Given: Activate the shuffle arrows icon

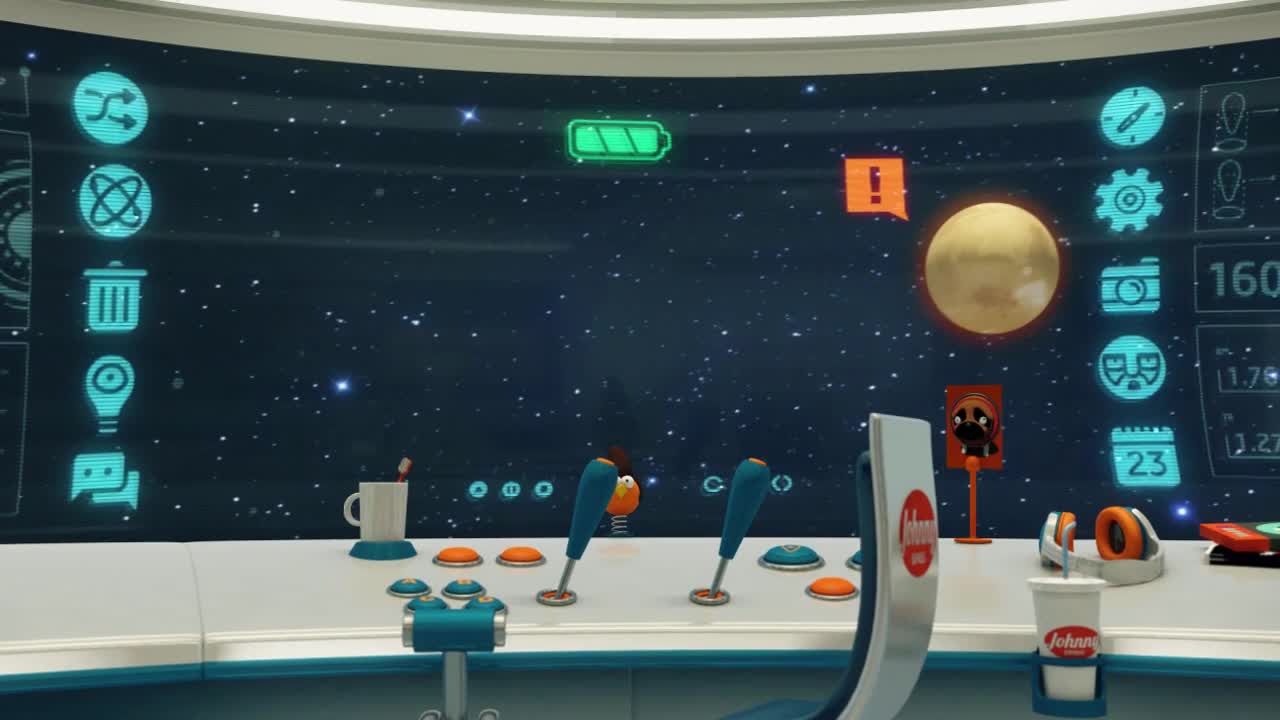Looking at the screenshot, I should [110, 108].
